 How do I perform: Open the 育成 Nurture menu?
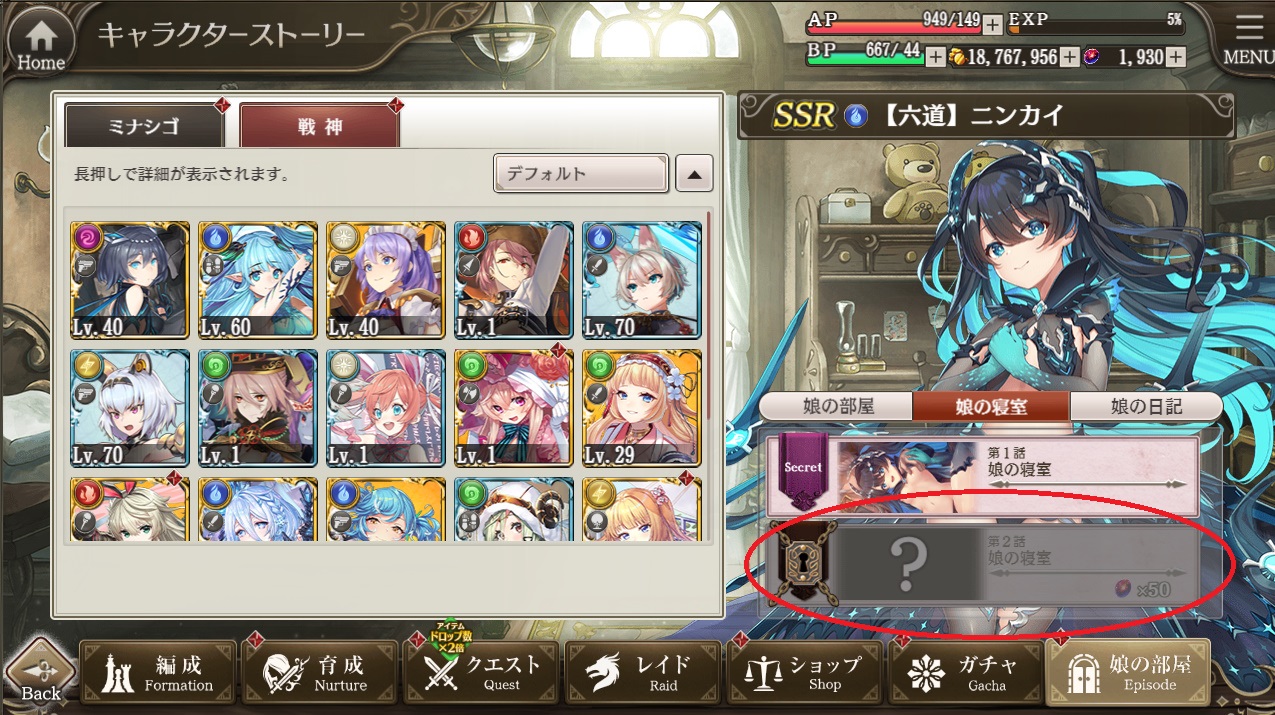(320, 673)
